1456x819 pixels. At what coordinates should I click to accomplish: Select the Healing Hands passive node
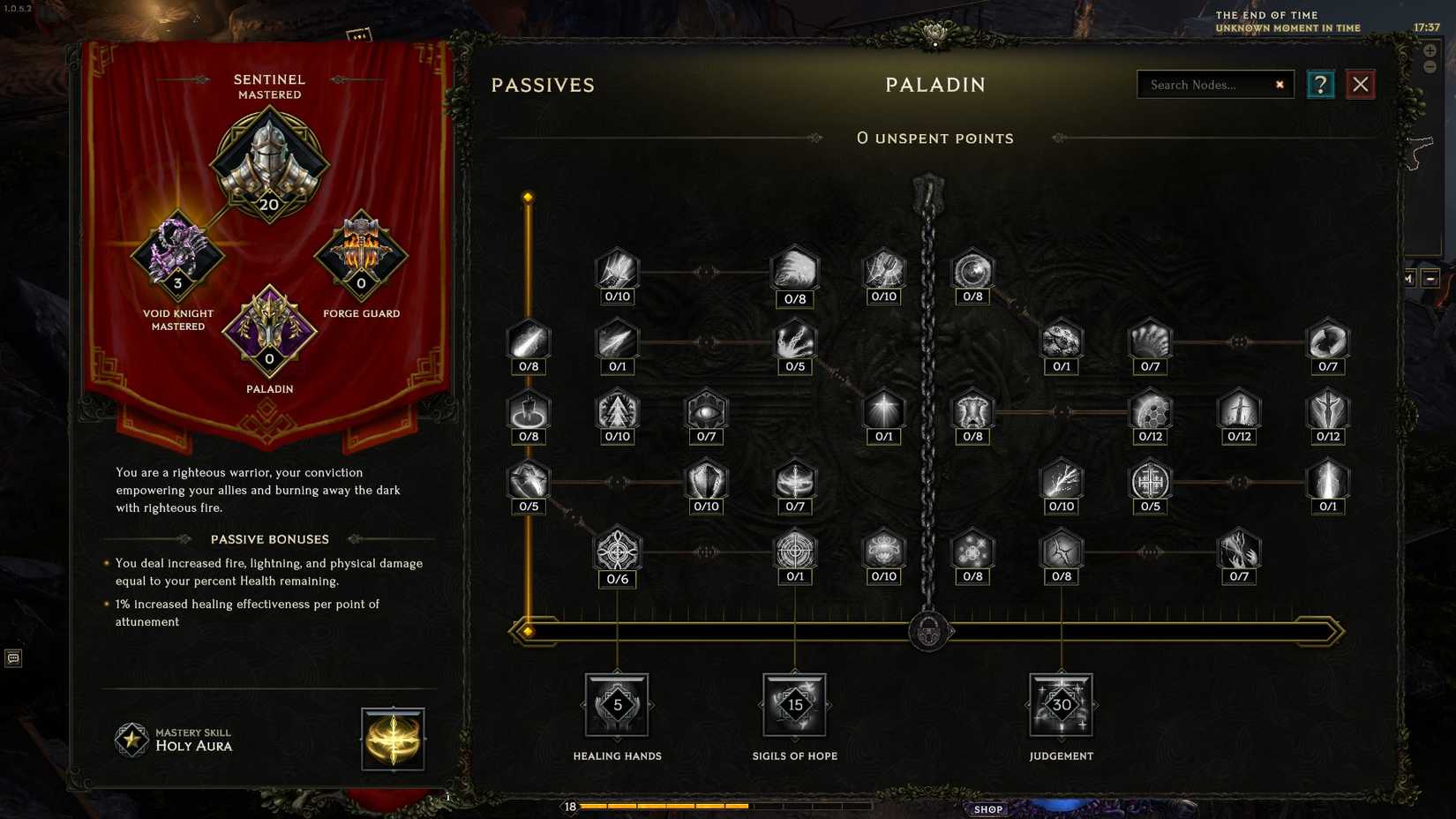(617, 706)
